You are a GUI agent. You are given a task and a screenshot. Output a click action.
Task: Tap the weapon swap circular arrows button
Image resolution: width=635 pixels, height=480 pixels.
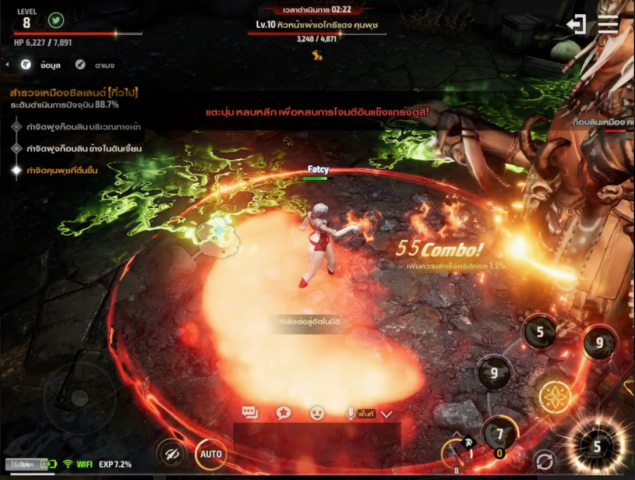(544, 461)
